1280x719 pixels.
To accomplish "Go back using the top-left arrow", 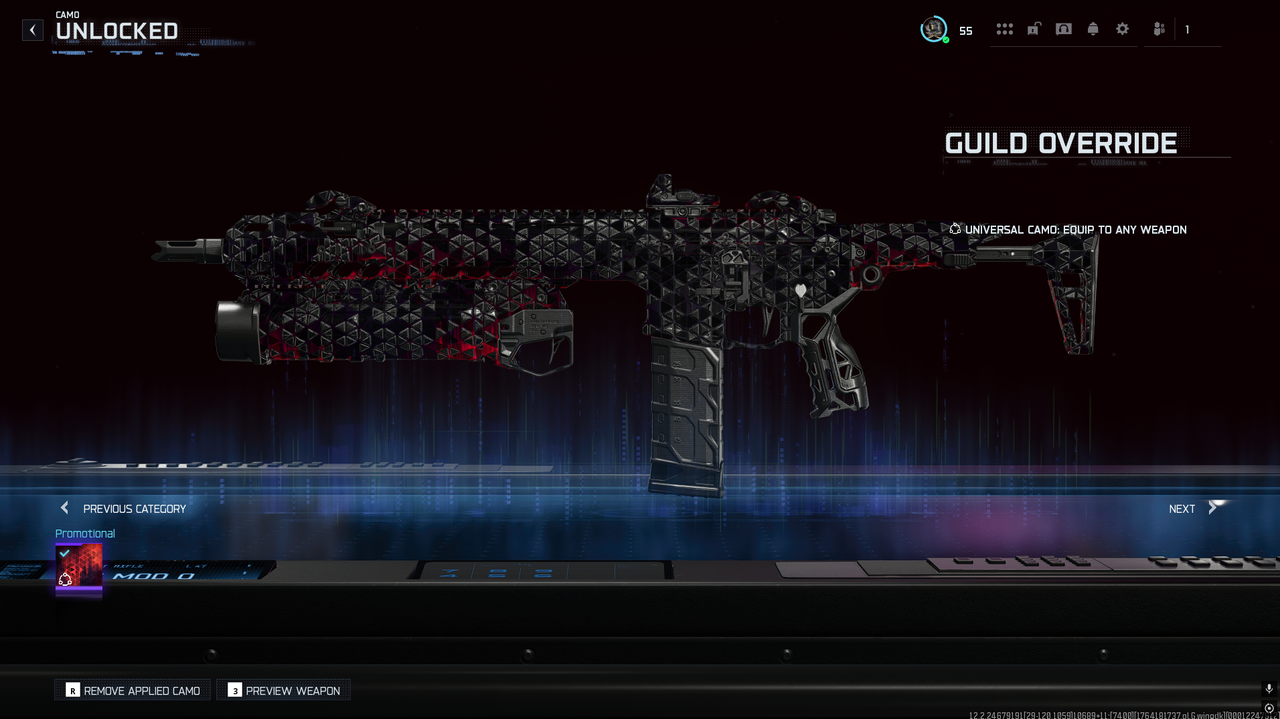I will point(33,30).
